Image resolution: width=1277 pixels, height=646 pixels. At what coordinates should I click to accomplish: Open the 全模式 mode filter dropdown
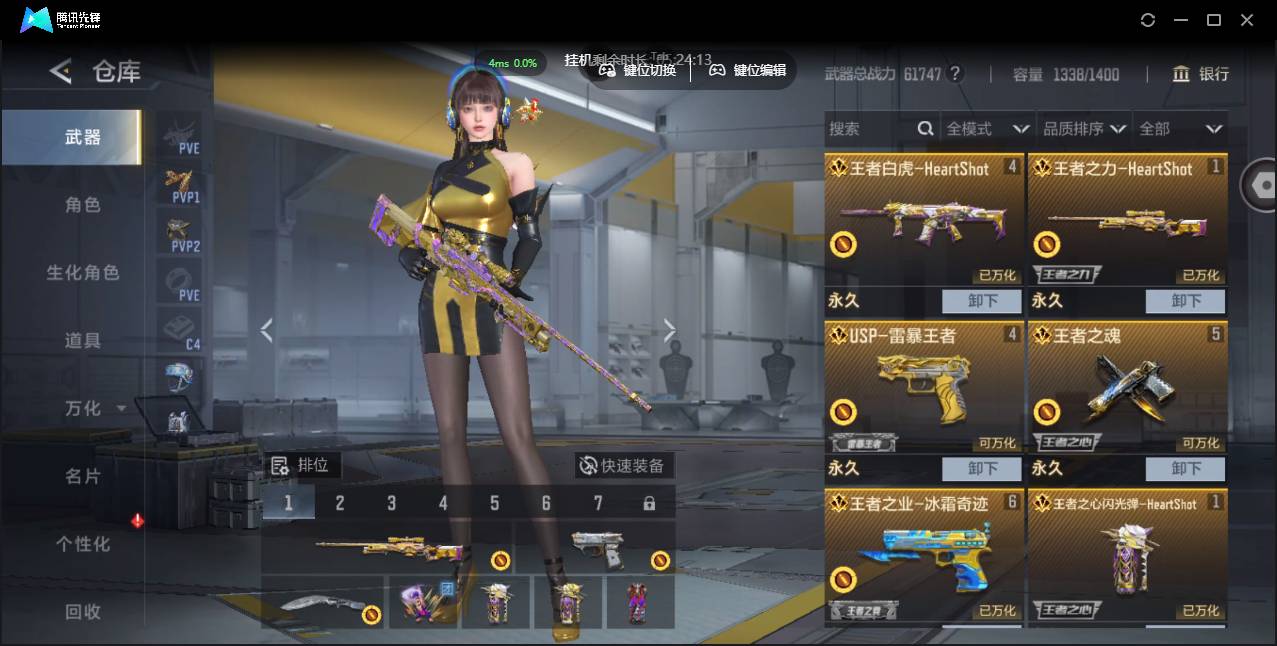(x=987, y=129)
